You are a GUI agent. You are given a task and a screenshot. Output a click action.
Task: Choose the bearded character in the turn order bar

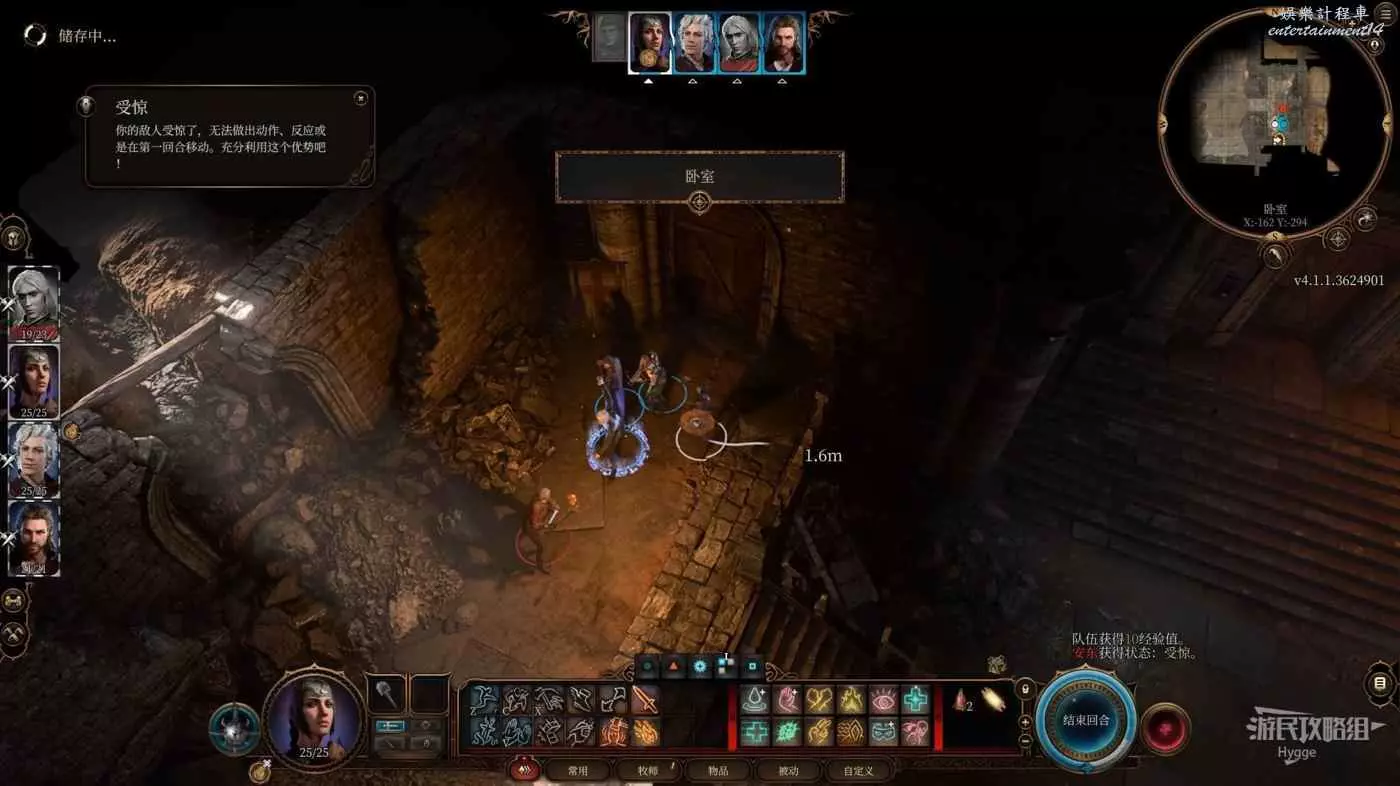(784, 42)
